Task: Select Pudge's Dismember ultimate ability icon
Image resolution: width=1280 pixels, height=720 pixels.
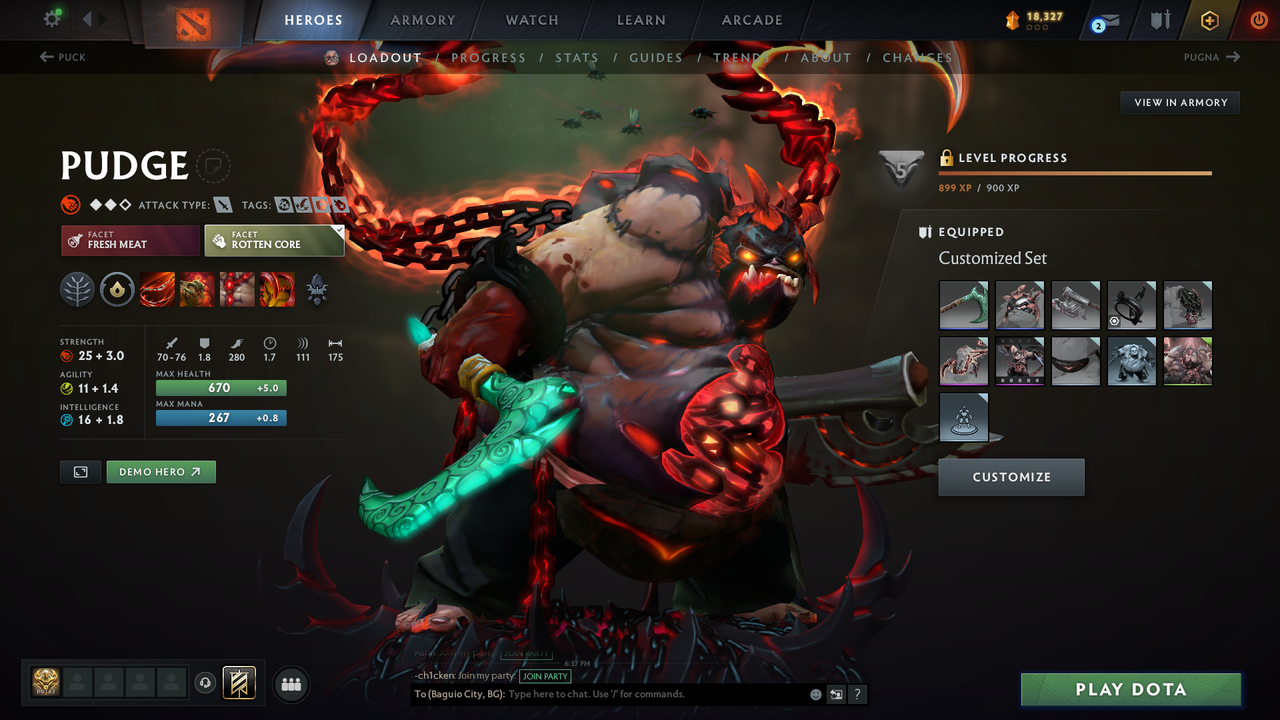Action: pyautogui.click(x=277, y=290)
